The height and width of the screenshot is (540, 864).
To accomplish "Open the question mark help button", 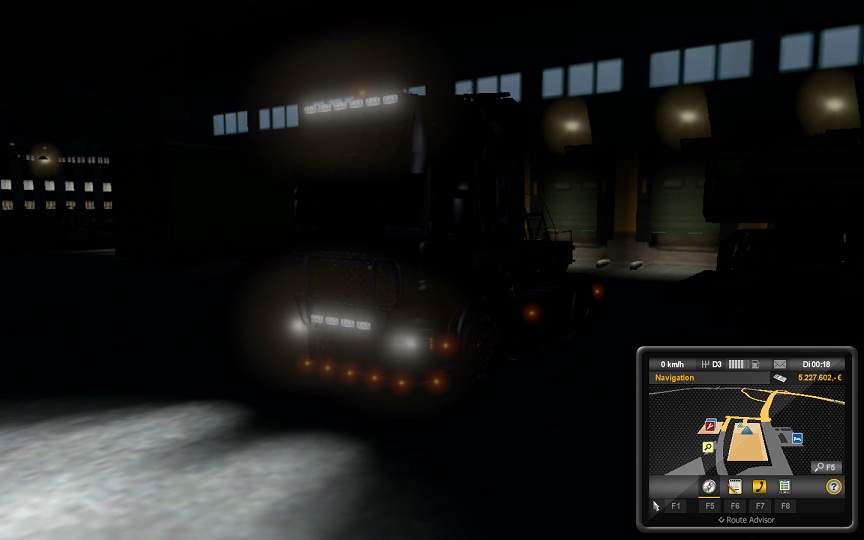I will click(x=833, y=487).
